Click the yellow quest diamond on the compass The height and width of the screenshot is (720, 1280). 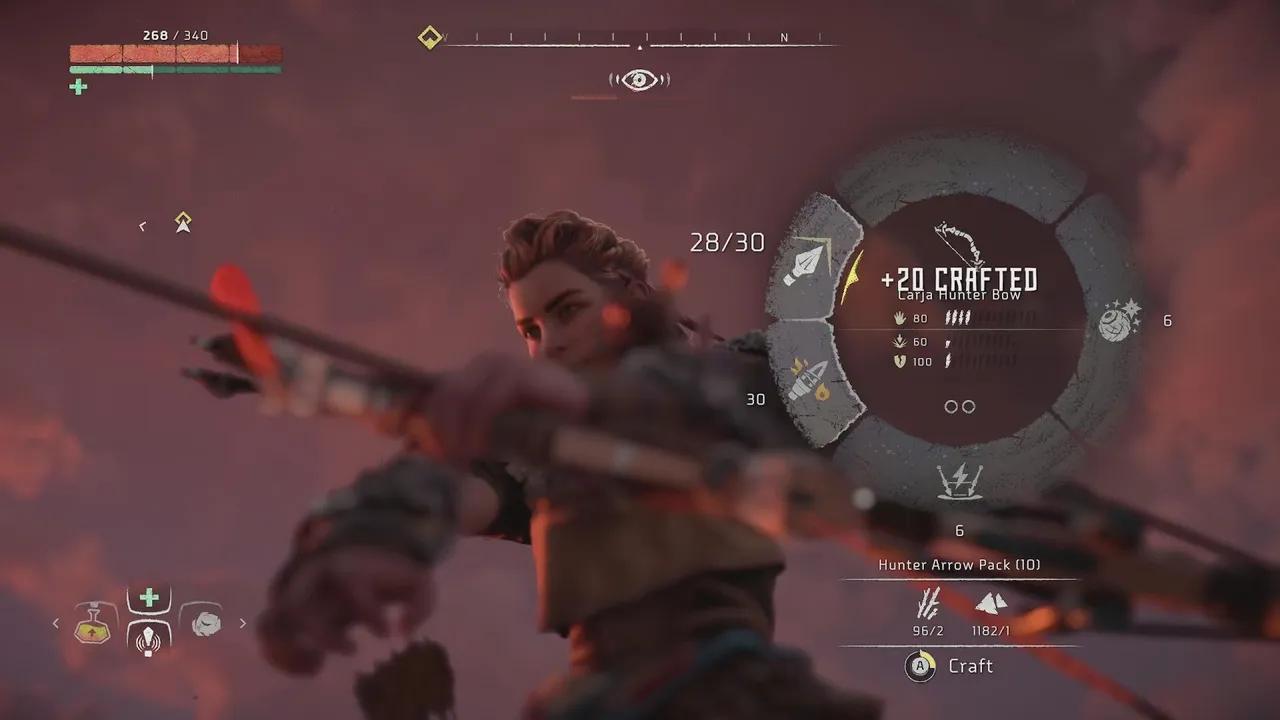click(x=430, y=39)
